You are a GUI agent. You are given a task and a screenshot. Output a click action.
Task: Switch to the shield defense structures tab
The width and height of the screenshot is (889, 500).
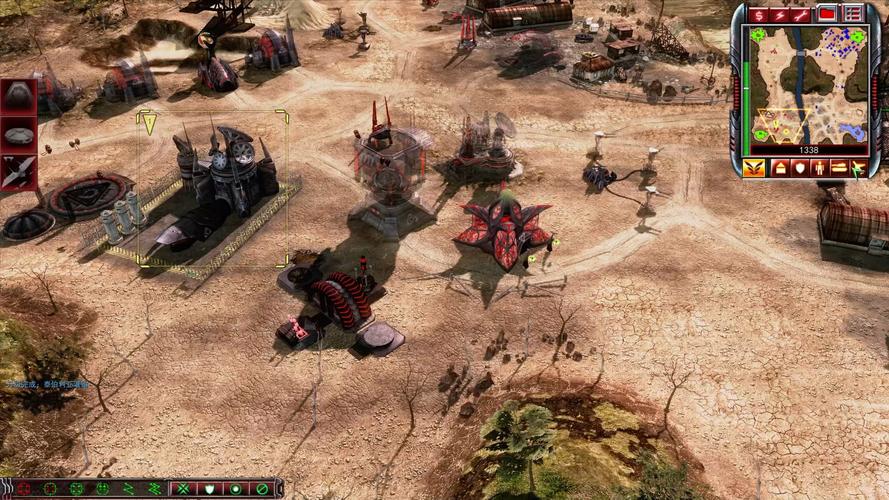(x=799, y=168)
